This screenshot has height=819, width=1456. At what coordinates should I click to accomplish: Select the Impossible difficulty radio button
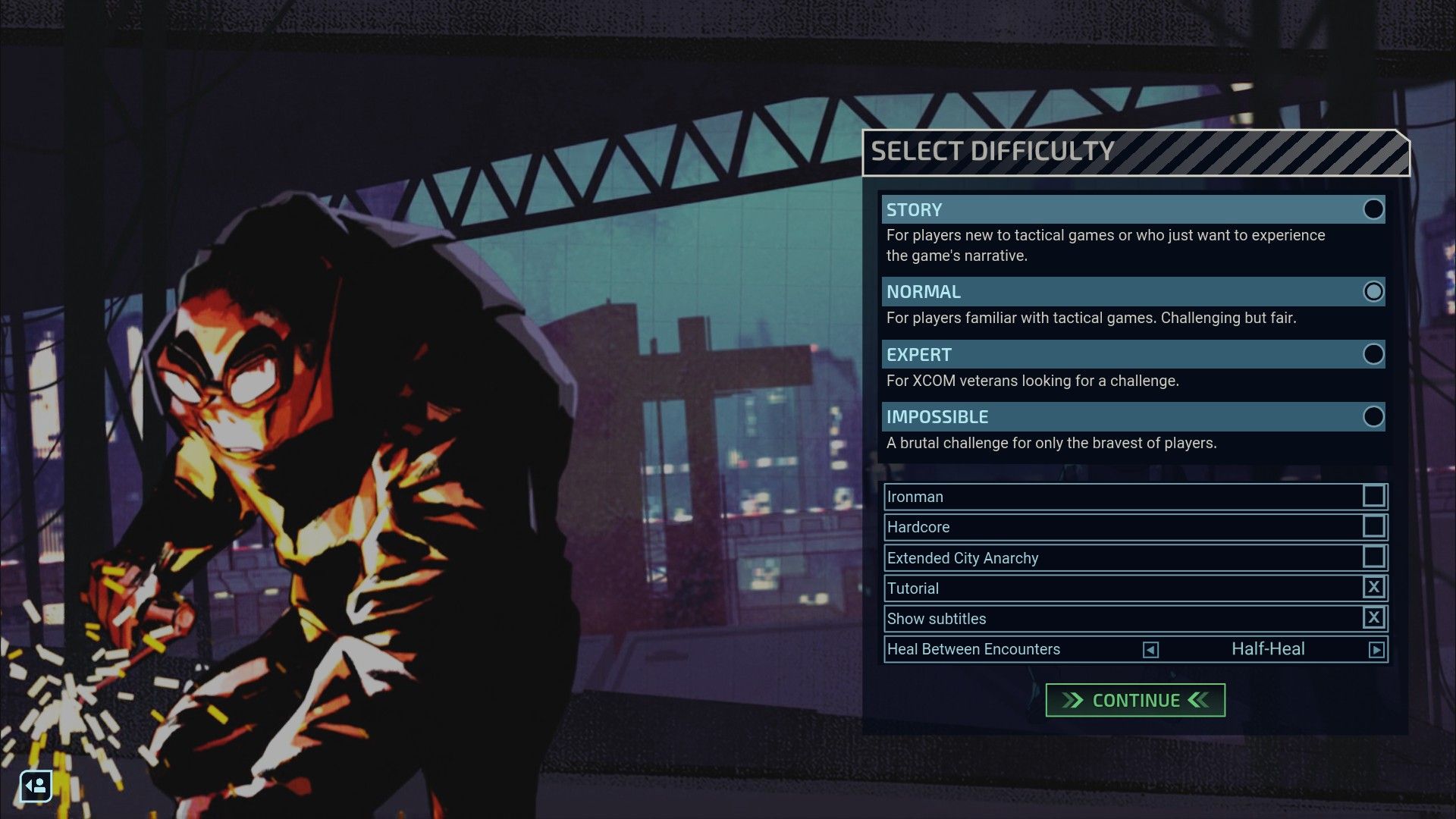[1374, 416]
